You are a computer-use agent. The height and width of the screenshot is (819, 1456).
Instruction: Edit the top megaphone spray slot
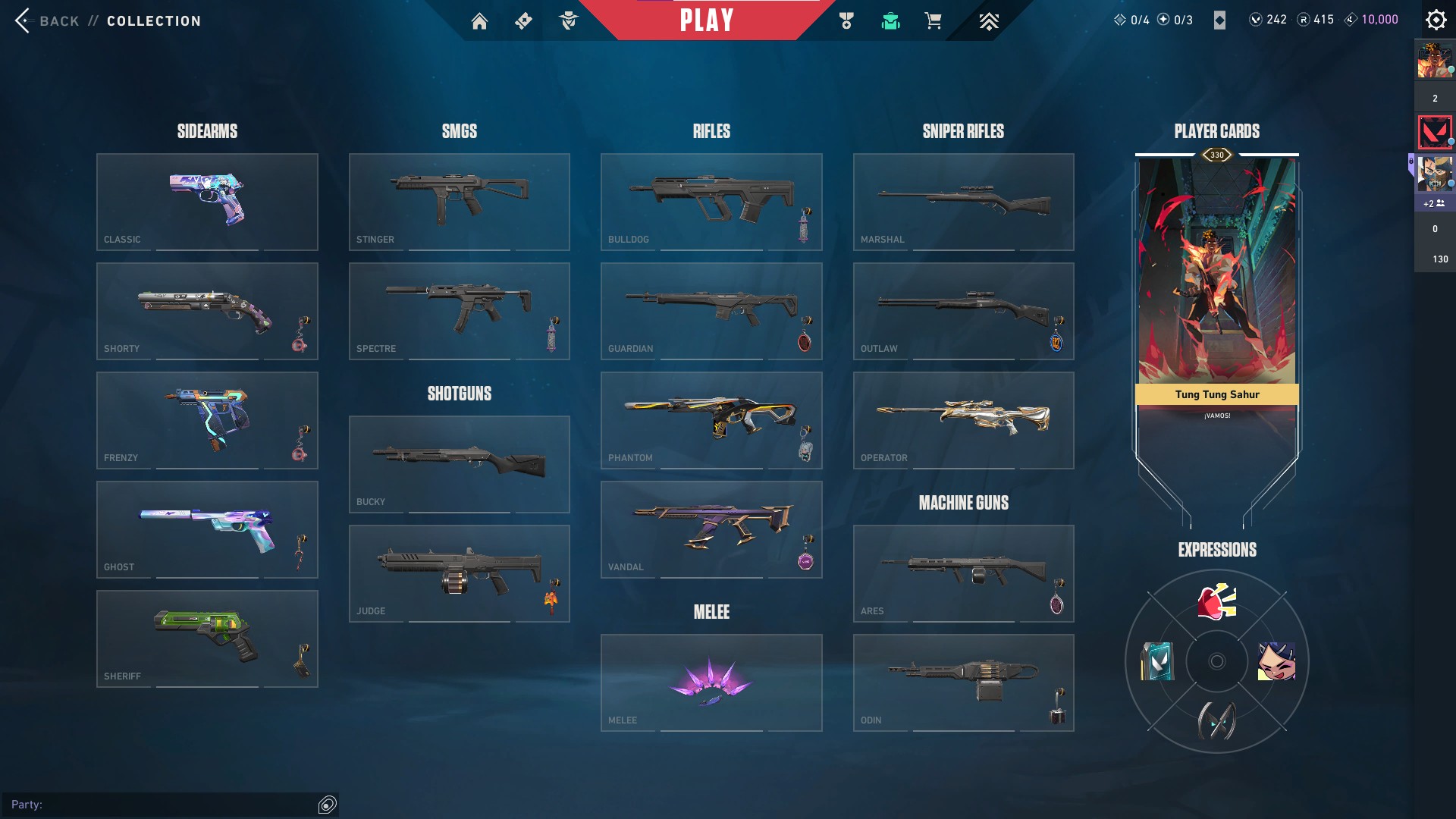point(1216,602)
